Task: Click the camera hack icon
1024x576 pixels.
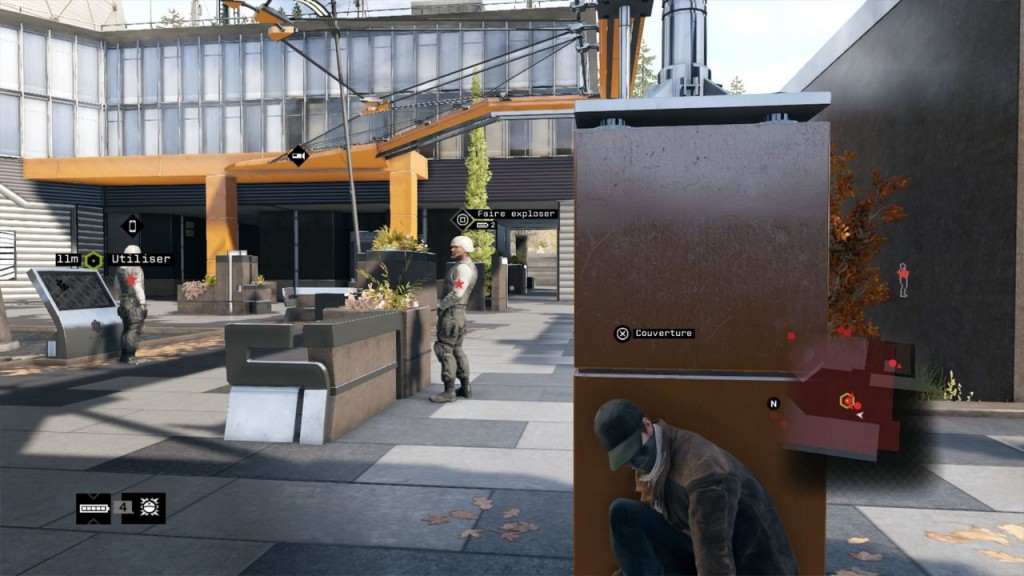Action: pyautogui.click(x=297, y=155)
